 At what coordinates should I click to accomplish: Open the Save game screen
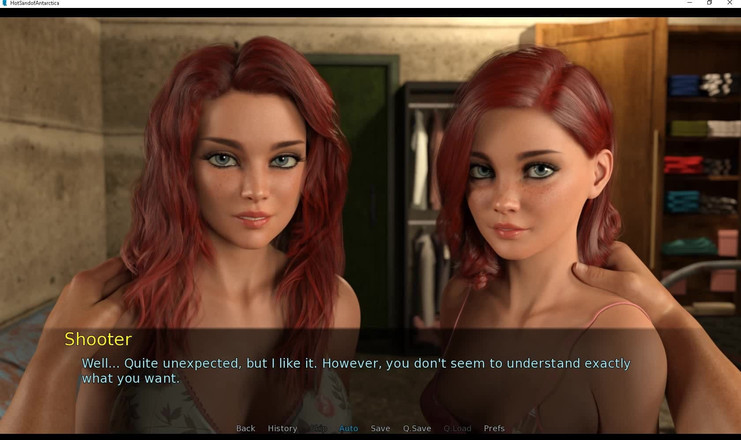(380, 428)
